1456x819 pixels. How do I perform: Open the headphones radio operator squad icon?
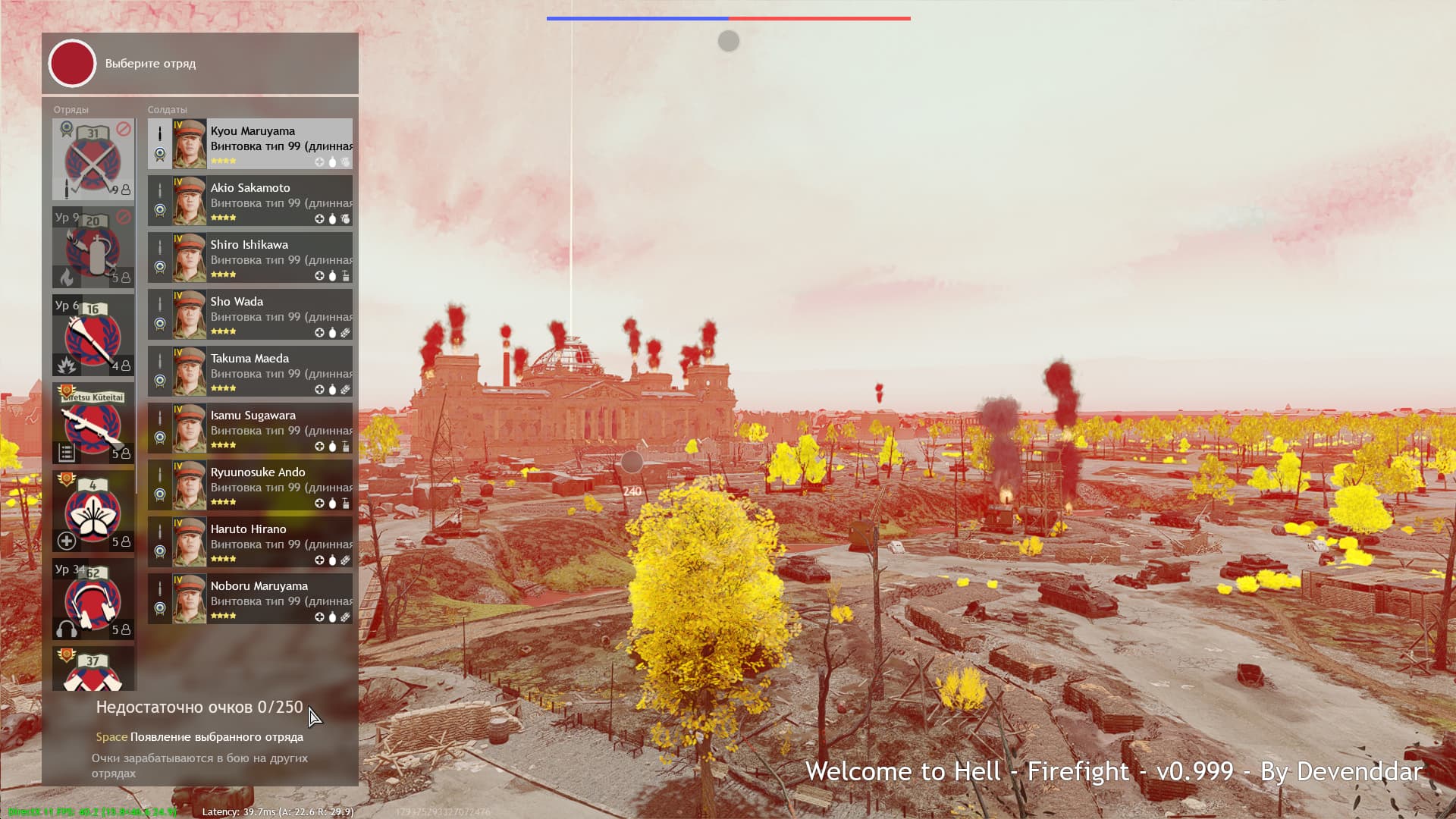(91, 599)
